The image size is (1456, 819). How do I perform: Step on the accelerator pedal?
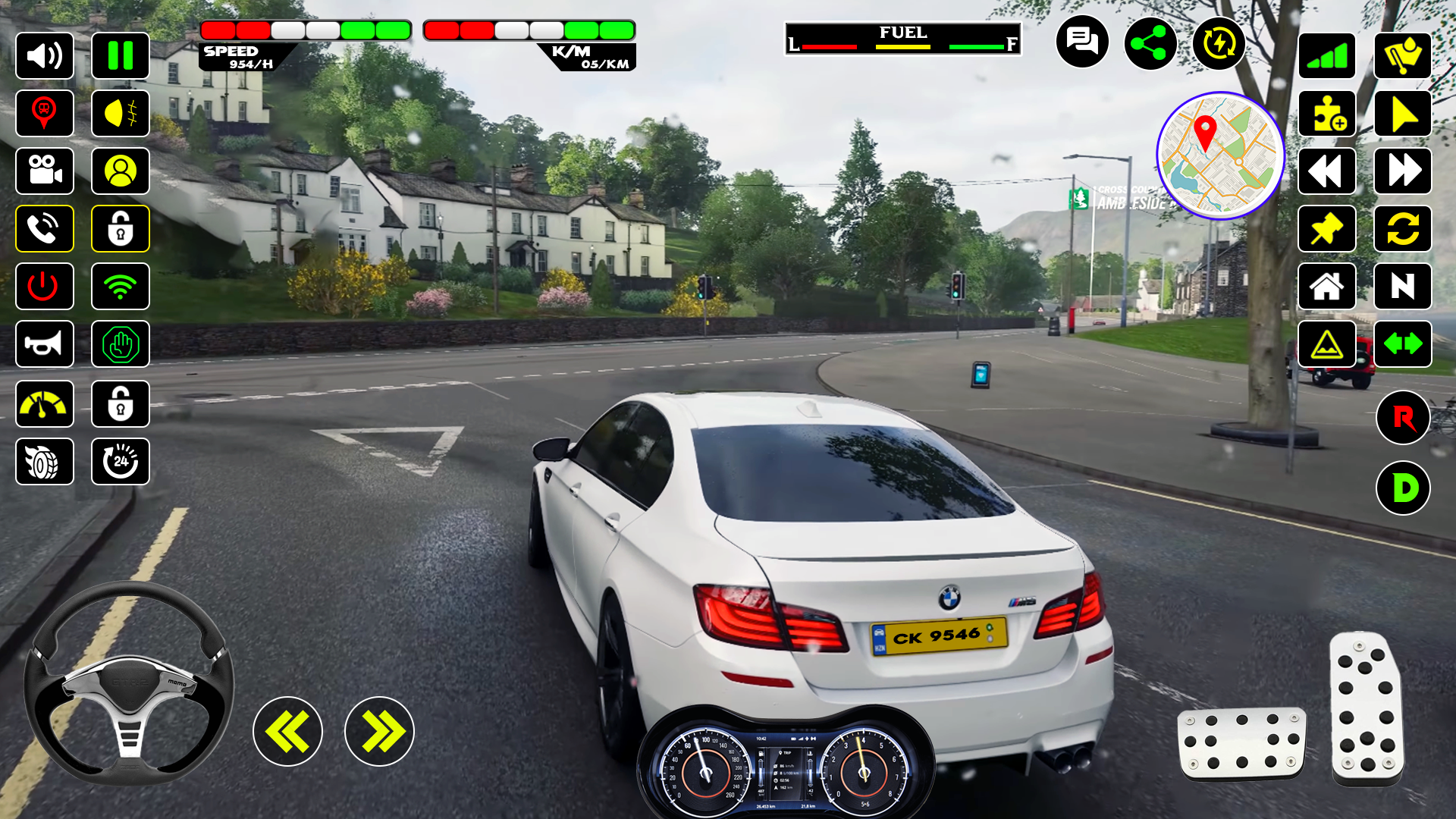coord(1367,709)
